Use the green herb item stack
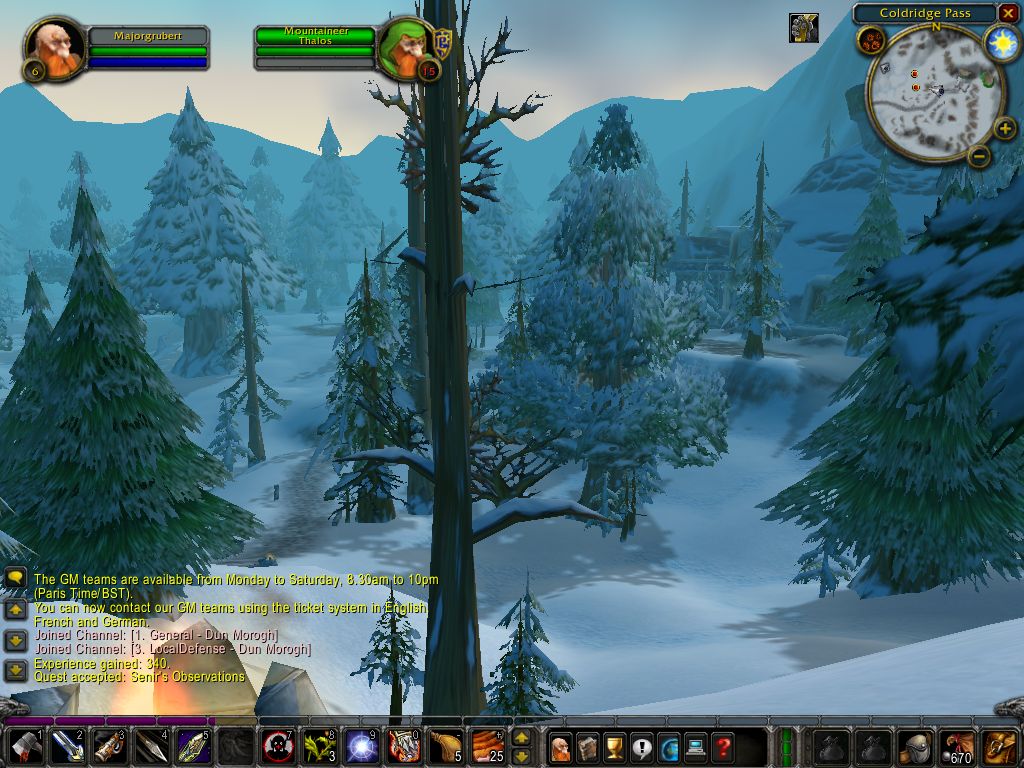 pos(319,746)
